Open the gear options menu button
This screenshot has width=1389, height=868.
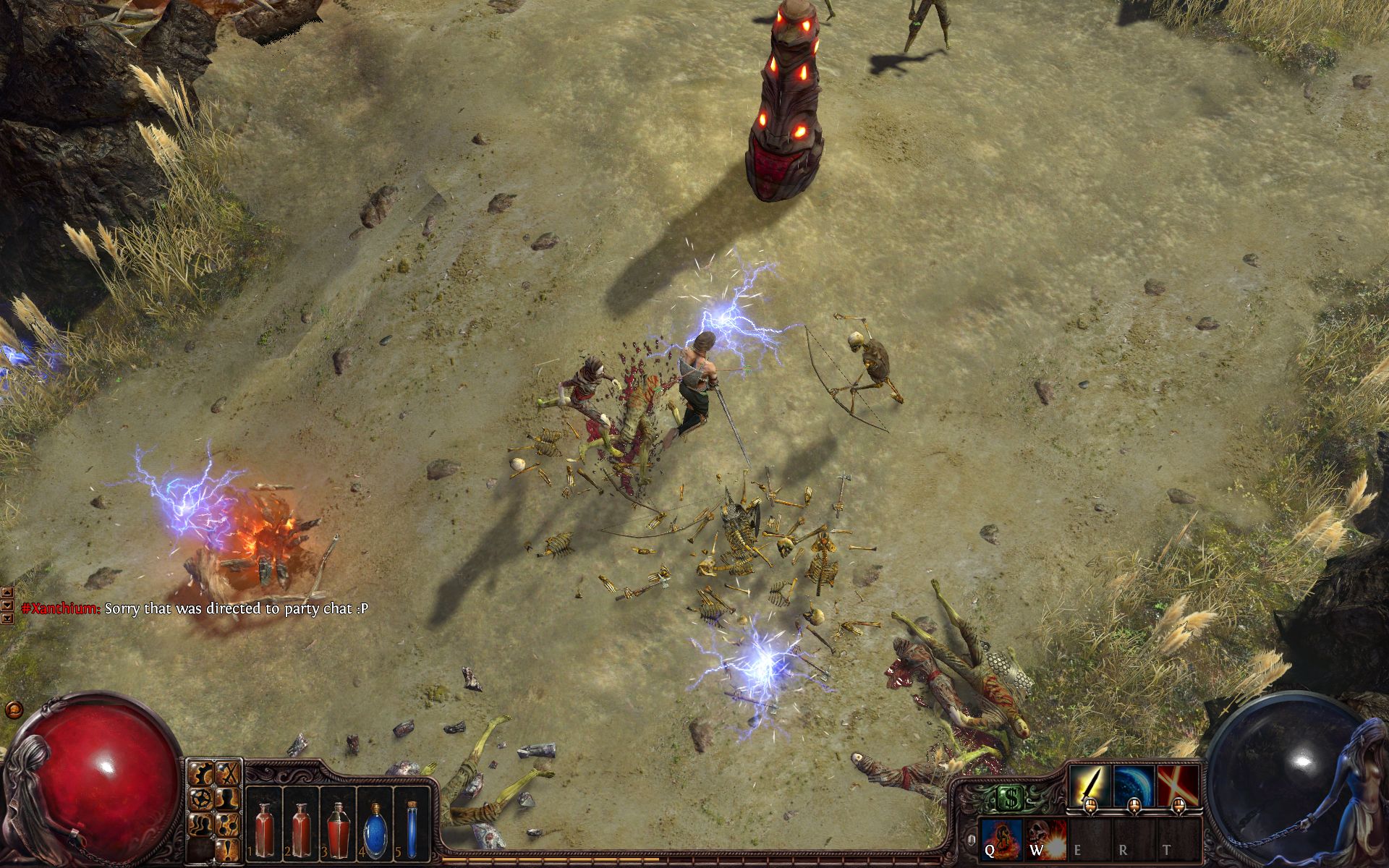[202, 774]
